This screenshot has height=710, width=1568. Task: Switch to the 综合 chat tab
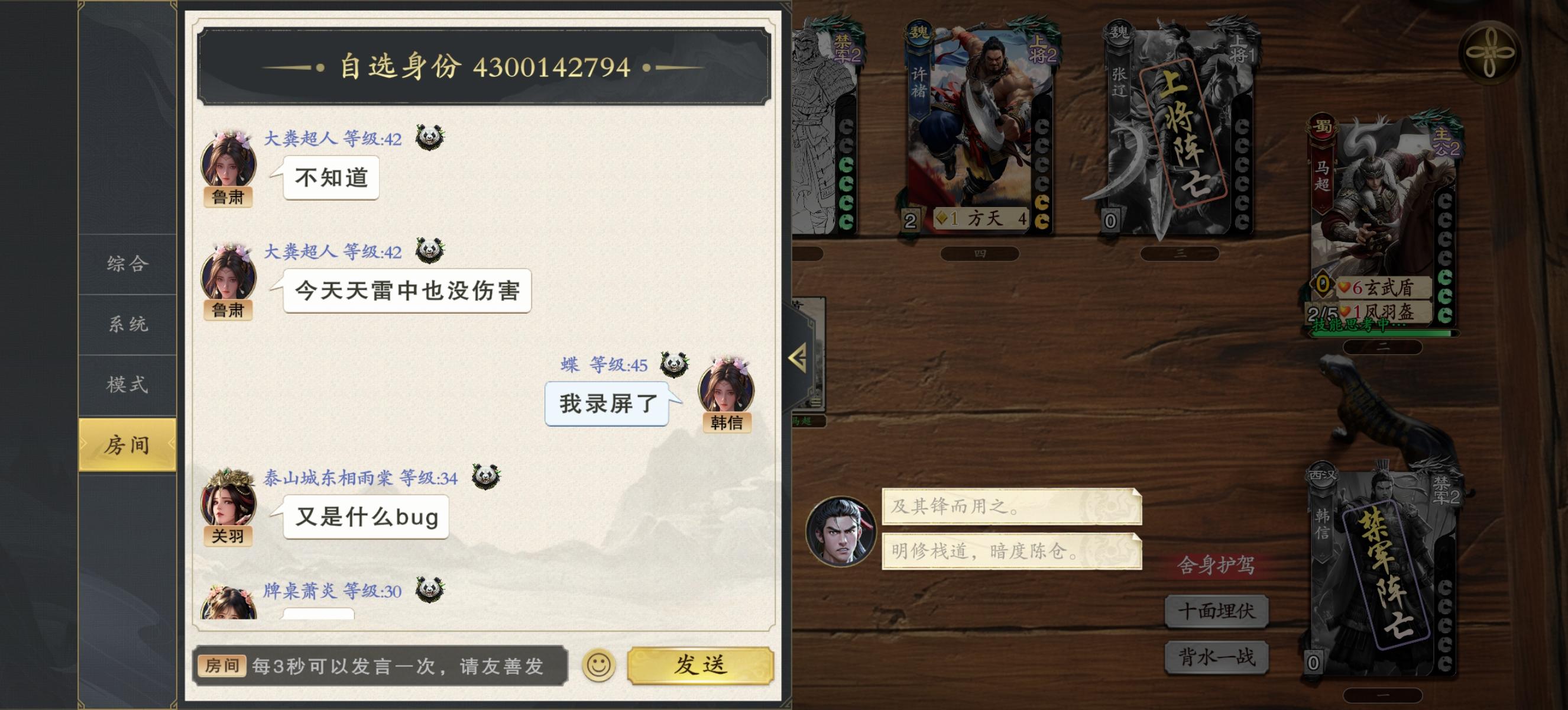coord(126,265)
